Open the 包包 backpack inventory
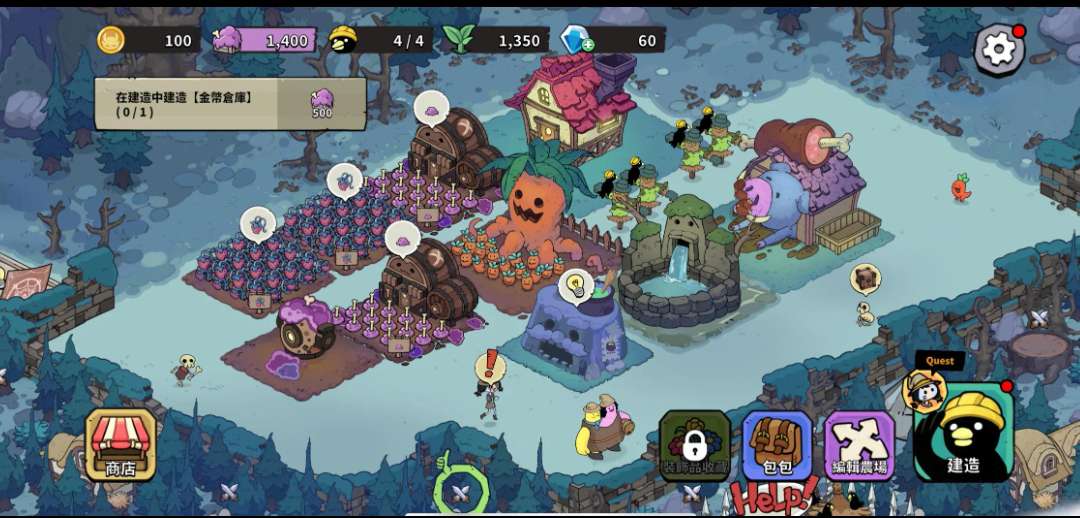 click(x=777, y=444)
